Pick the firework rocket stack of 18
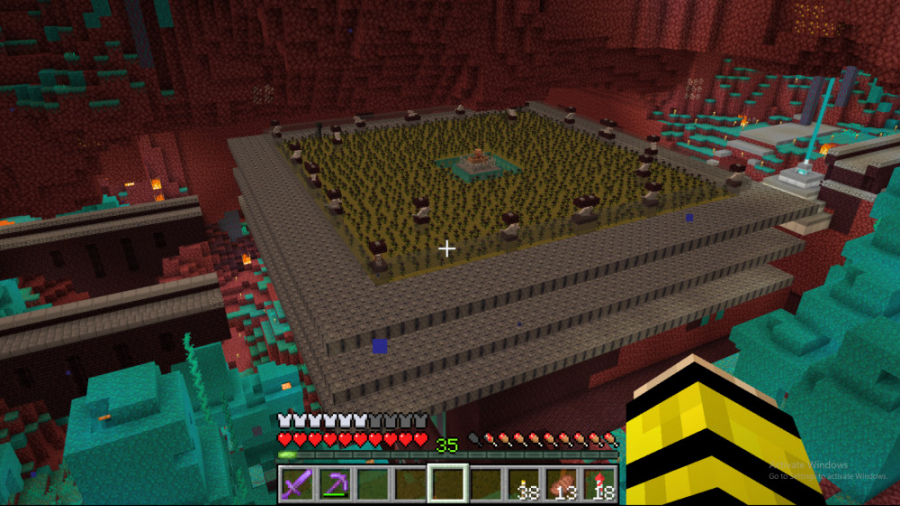 pos(598,484)
